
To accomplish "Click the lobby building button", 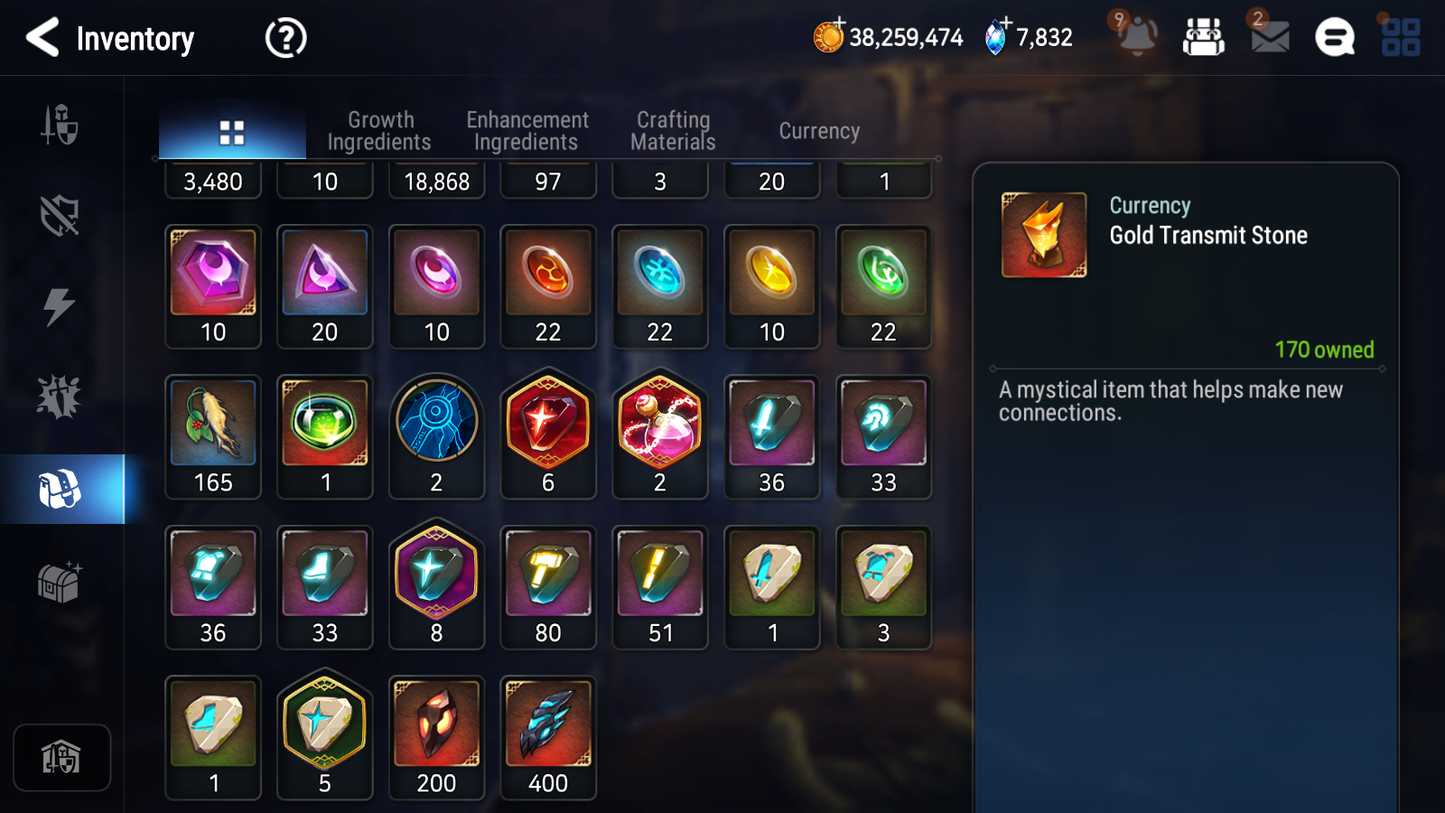I will coord(62,757).
